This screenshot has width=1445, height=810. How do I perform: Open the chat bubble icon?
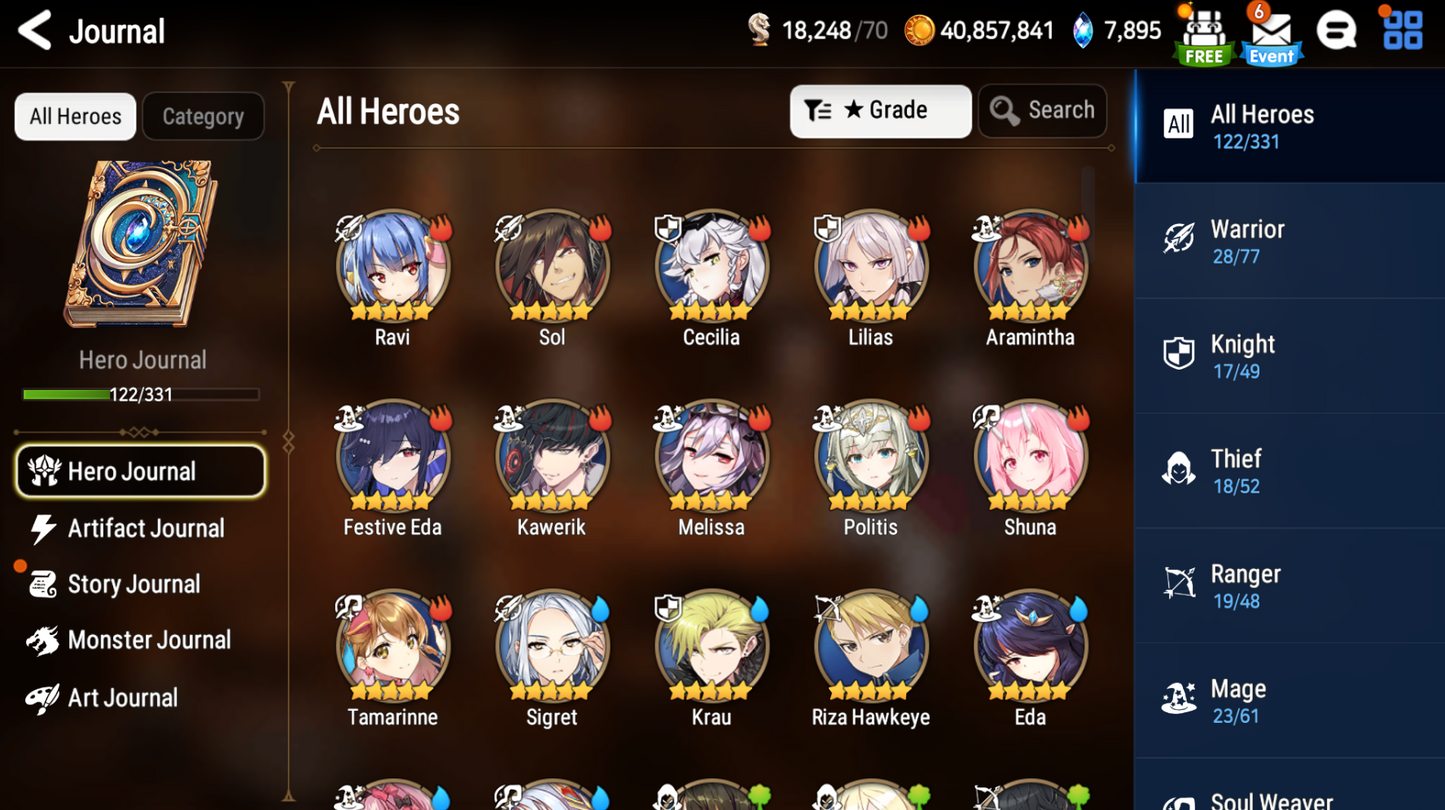(1338, 30)
